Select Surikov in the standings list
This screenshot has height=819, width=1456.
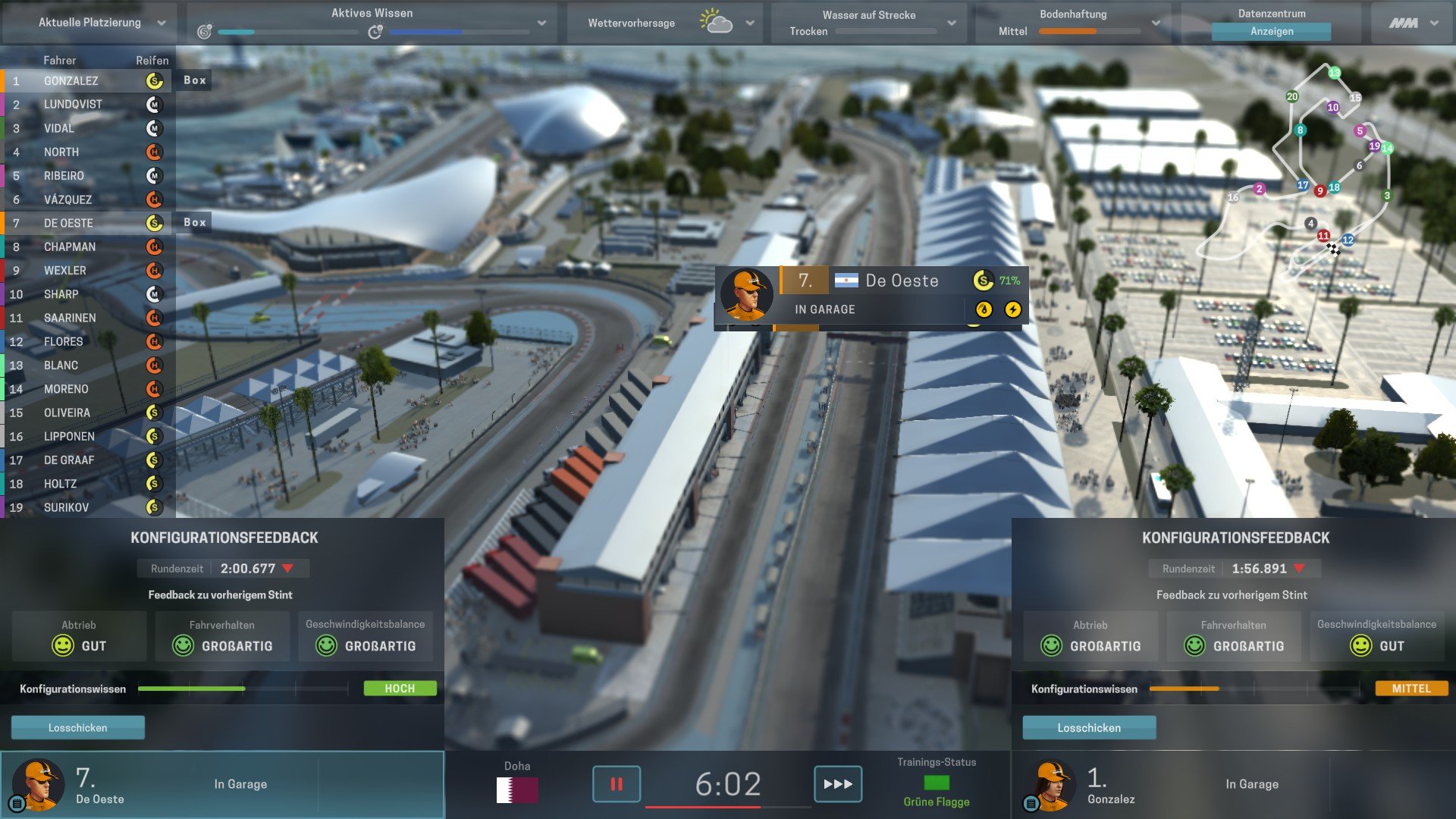point(66,507)
